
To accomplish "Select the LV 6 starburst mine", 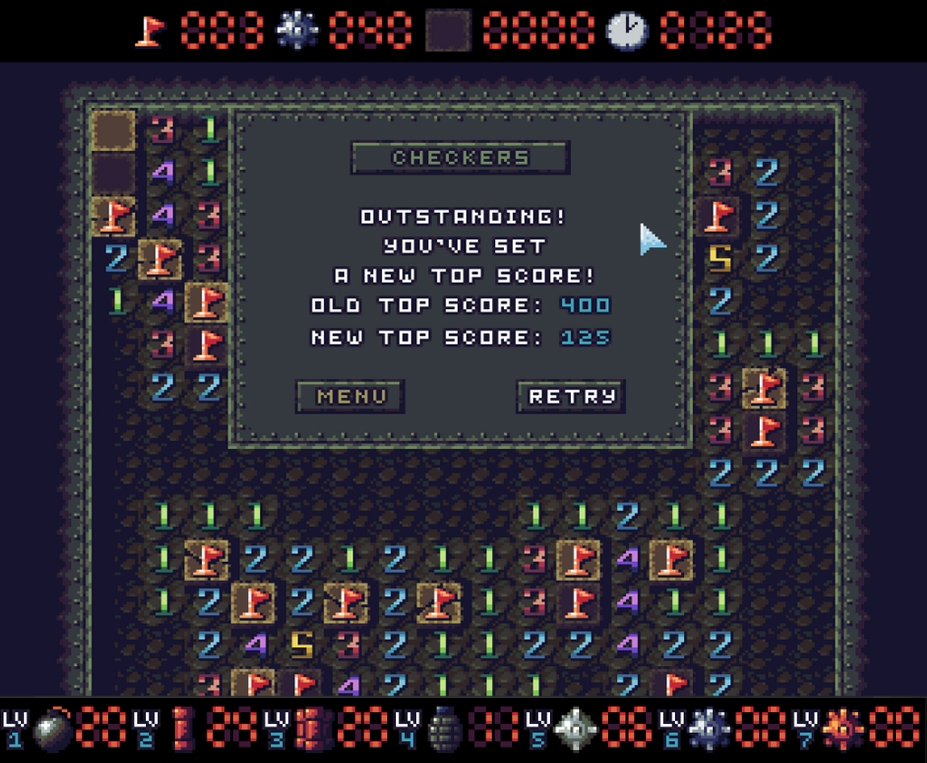I will click(707, 729).
